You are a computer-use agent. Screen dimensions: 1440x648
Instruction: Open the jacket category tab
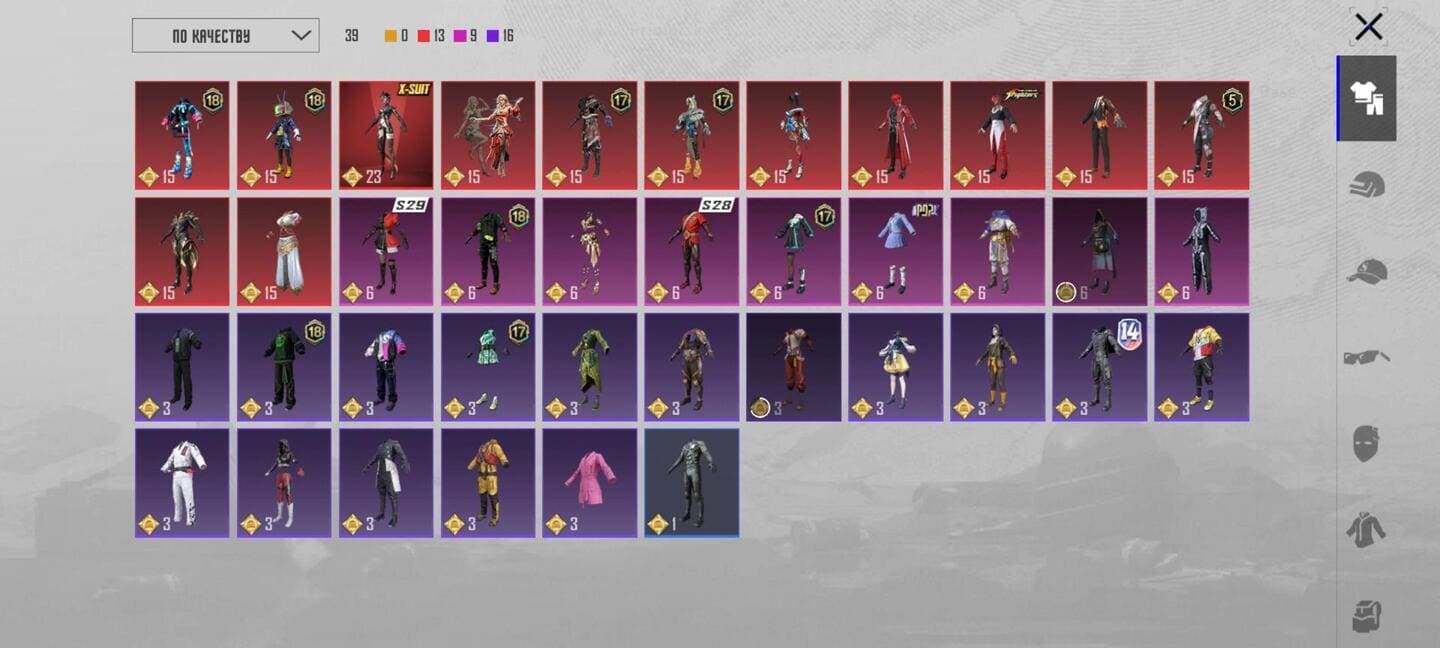(x=1366, y=529)
